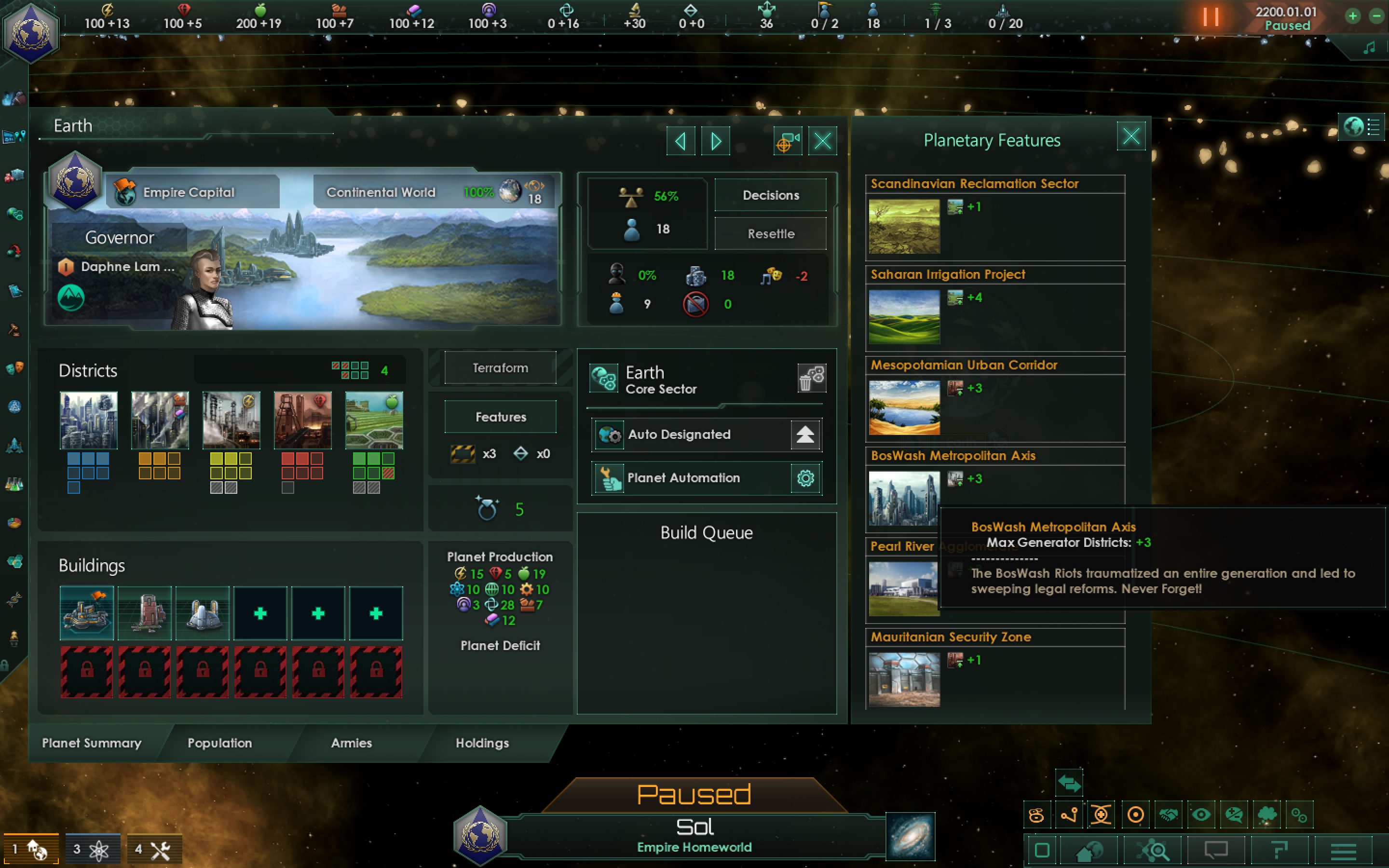Switch to the diplomacy handshake map mode
1389x868 pixels.
[1169, 815]
